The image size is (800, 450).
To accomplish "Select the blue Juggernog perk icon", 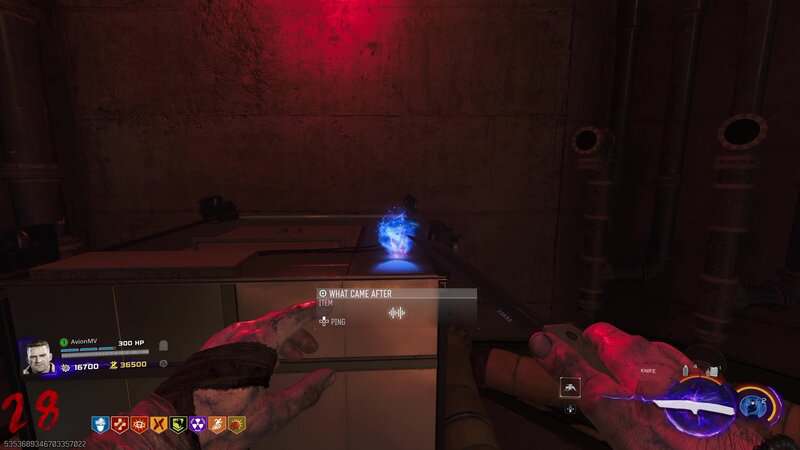I will (100, 424).
